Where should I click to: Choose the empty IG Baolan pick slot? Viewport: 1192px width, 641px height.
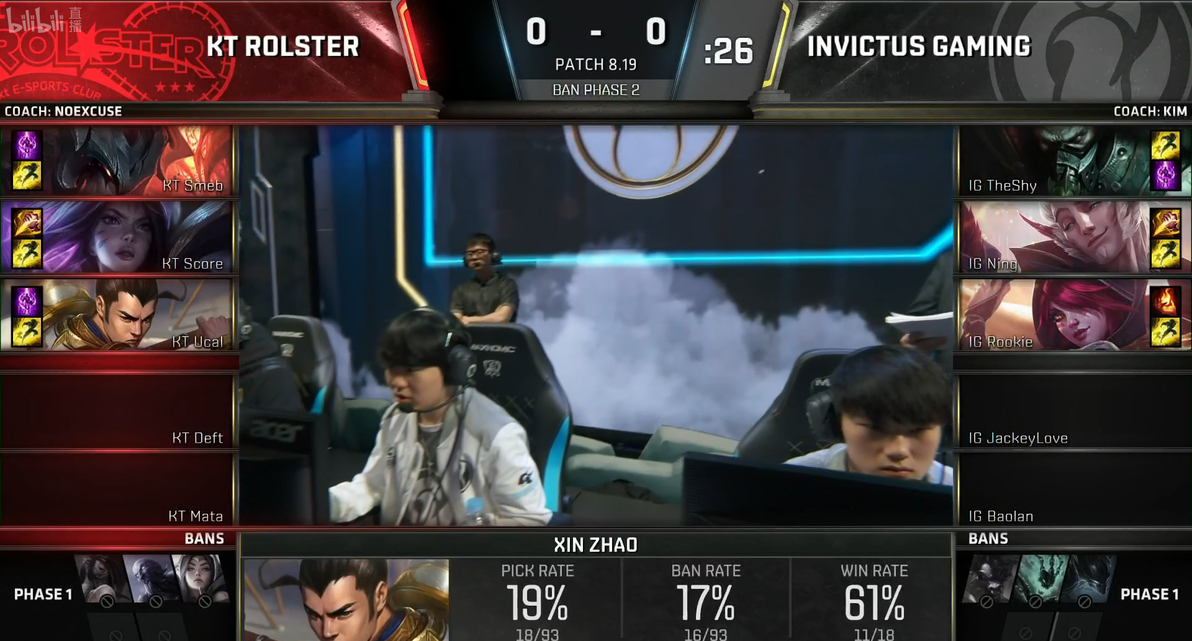click(x=1072, y=490)
